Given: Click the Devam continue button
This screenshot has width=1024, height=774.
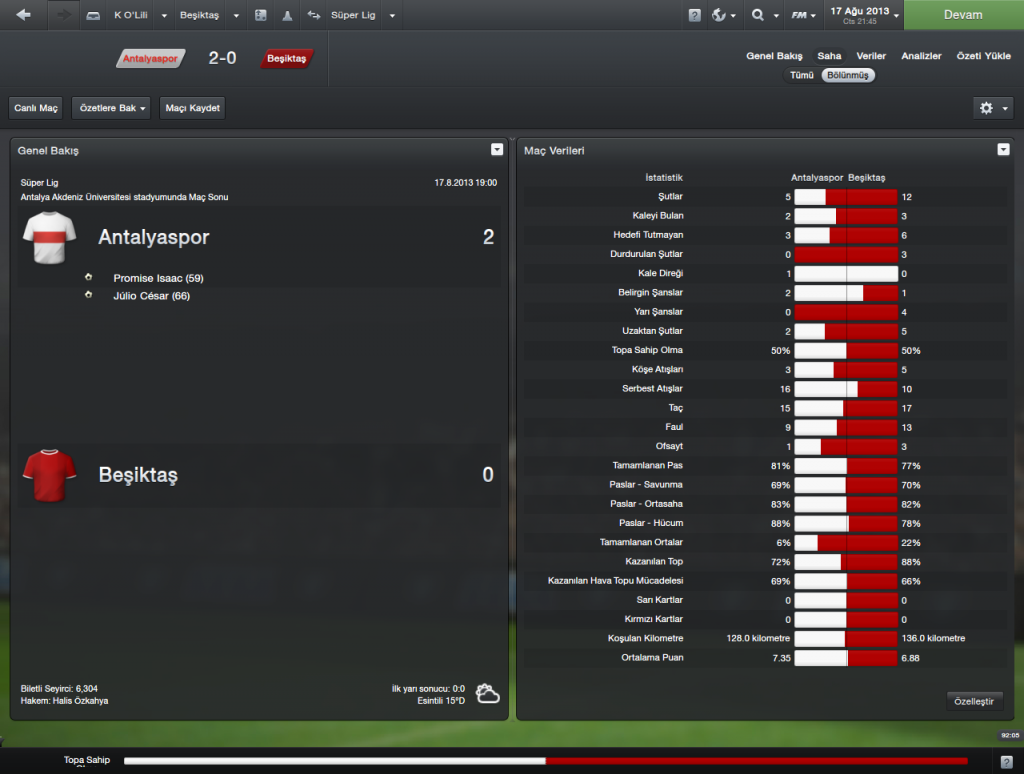Looking at the screenshot, I should click(x=962, y=15).
